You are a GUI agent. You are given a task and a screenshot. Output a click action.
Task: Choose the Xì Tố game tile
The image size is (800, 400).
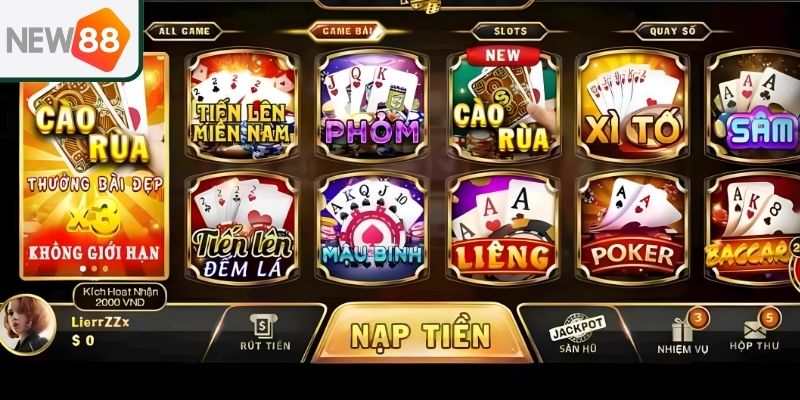tap(633, 108)
